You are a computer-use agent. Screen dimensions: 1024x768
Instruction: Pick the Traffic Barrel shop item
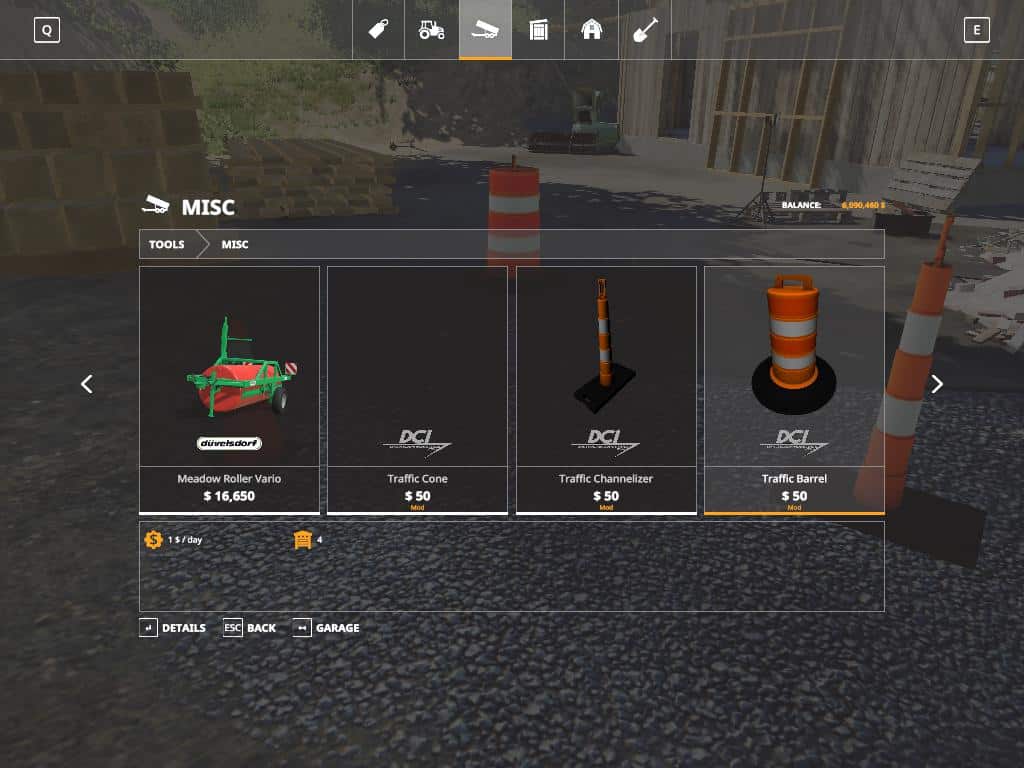coord(794,389)
